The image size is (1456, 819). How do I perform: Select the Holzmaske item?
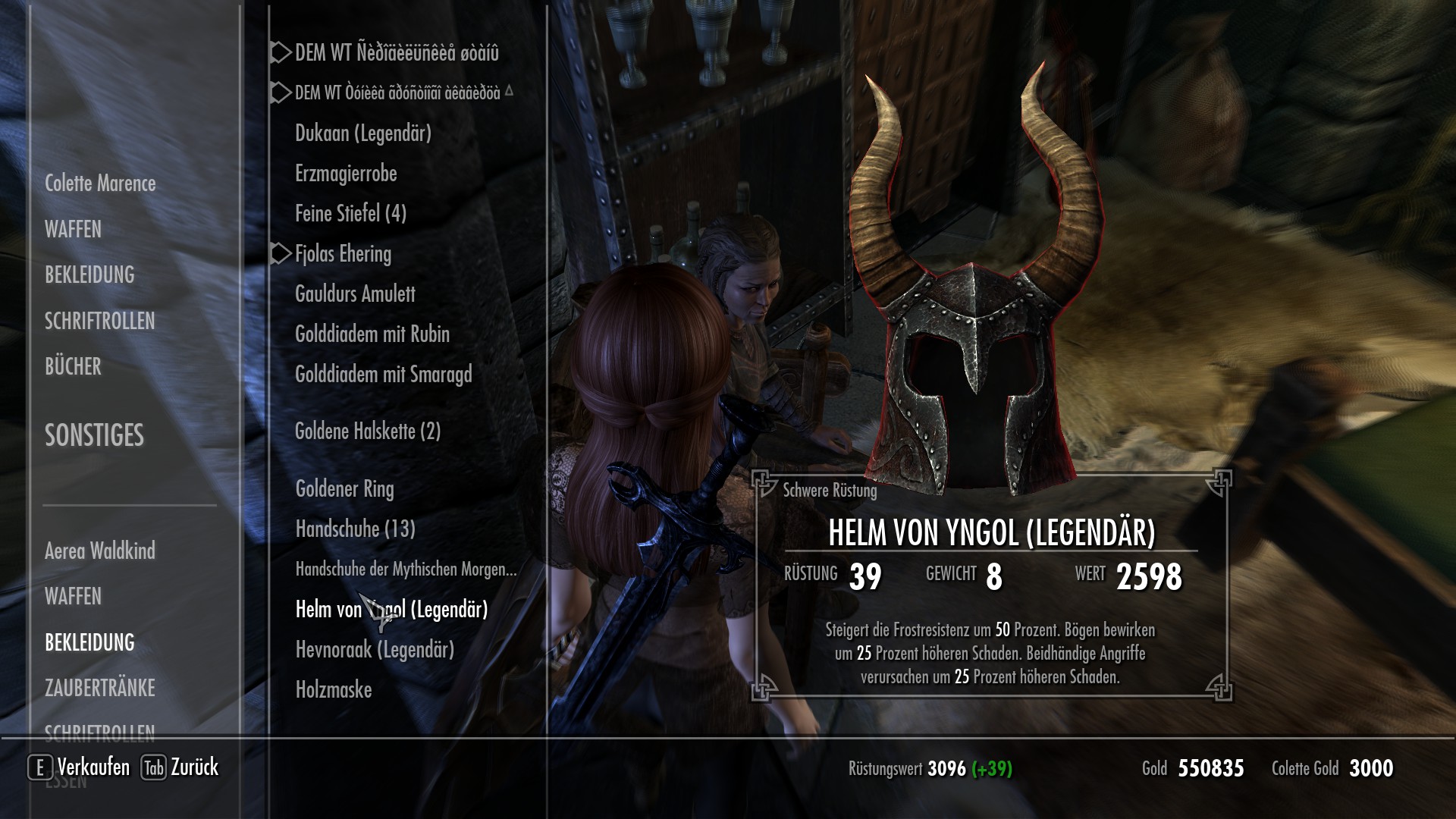point(334,690)
